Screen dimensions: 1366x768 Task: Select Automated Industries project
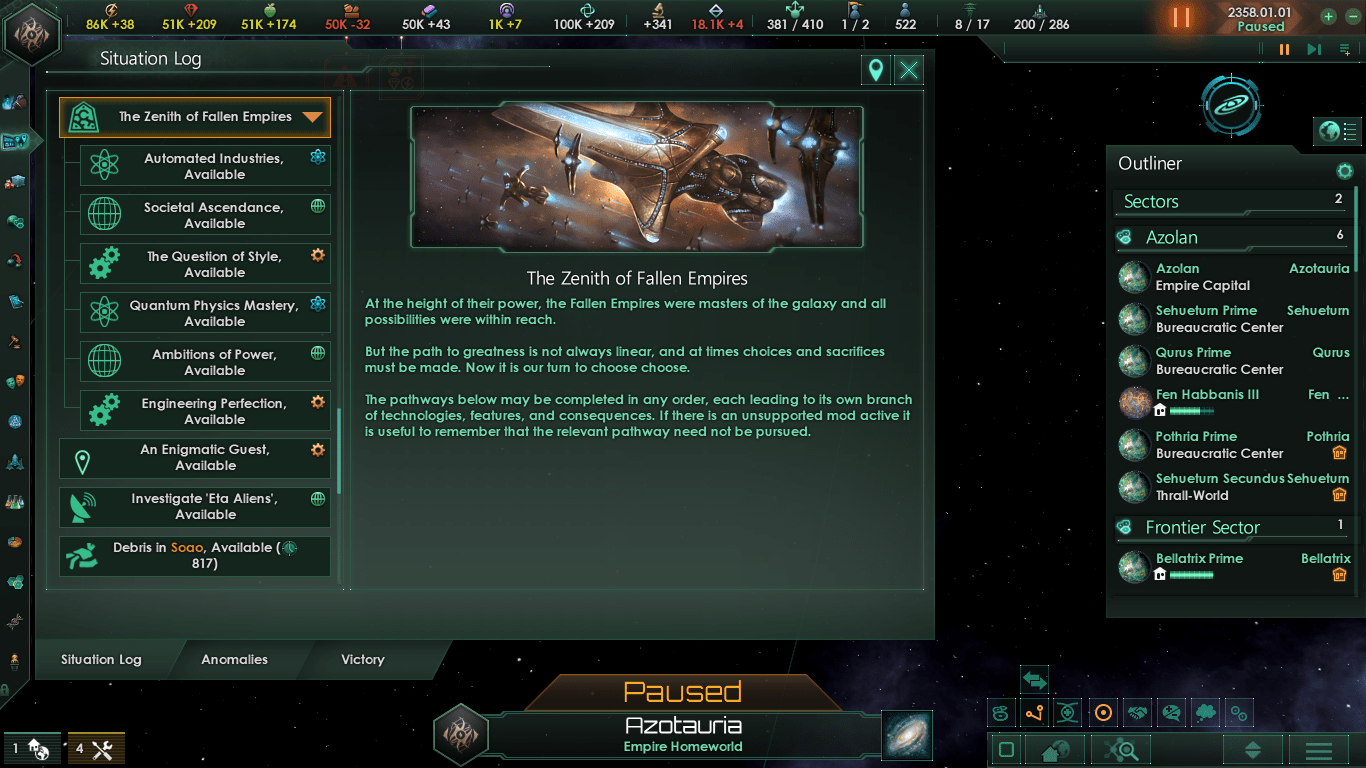[205, 166]
